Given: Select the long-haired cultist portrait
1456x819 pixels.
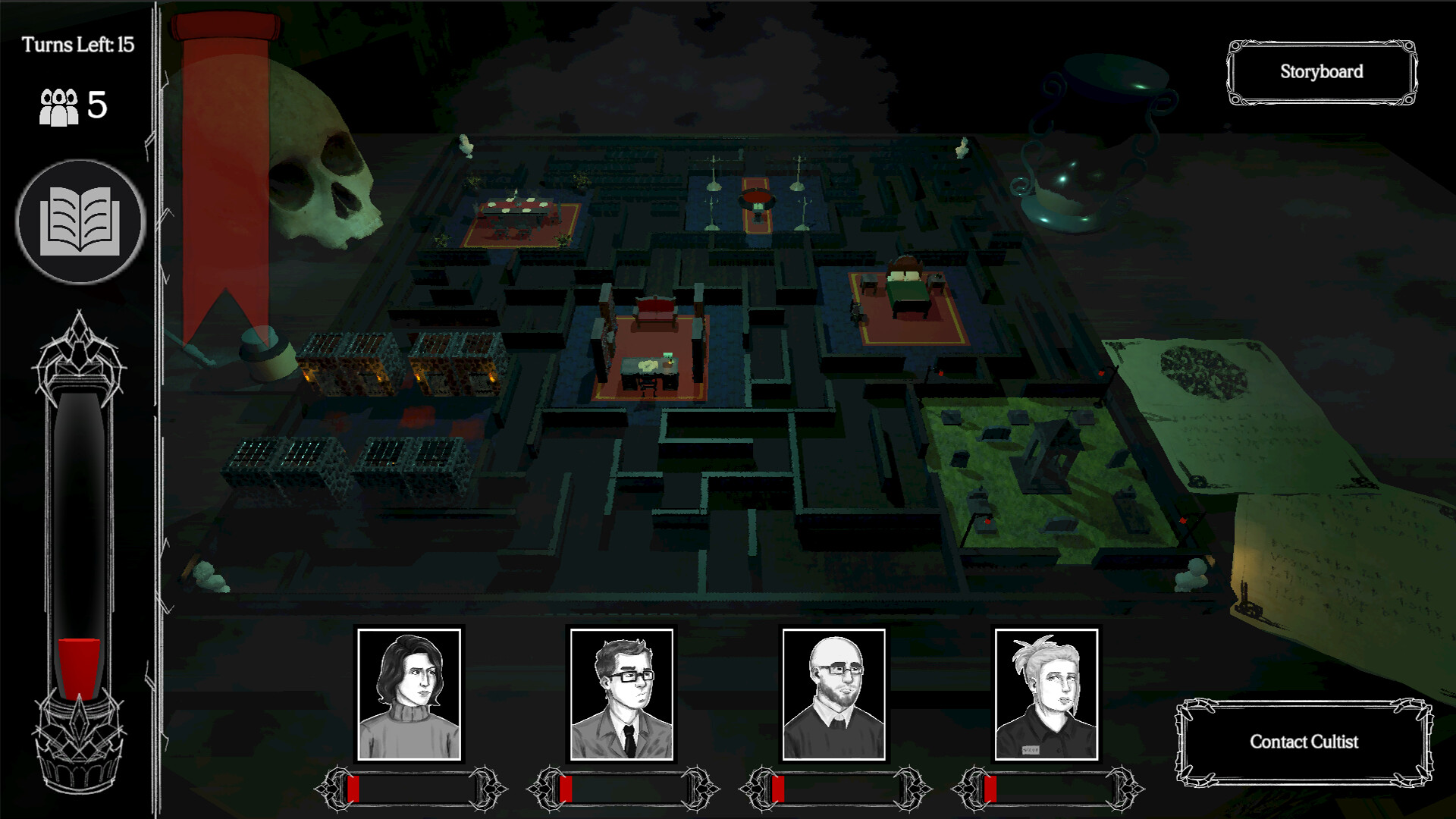Looking at the screenshot, I should coord(410,692).
